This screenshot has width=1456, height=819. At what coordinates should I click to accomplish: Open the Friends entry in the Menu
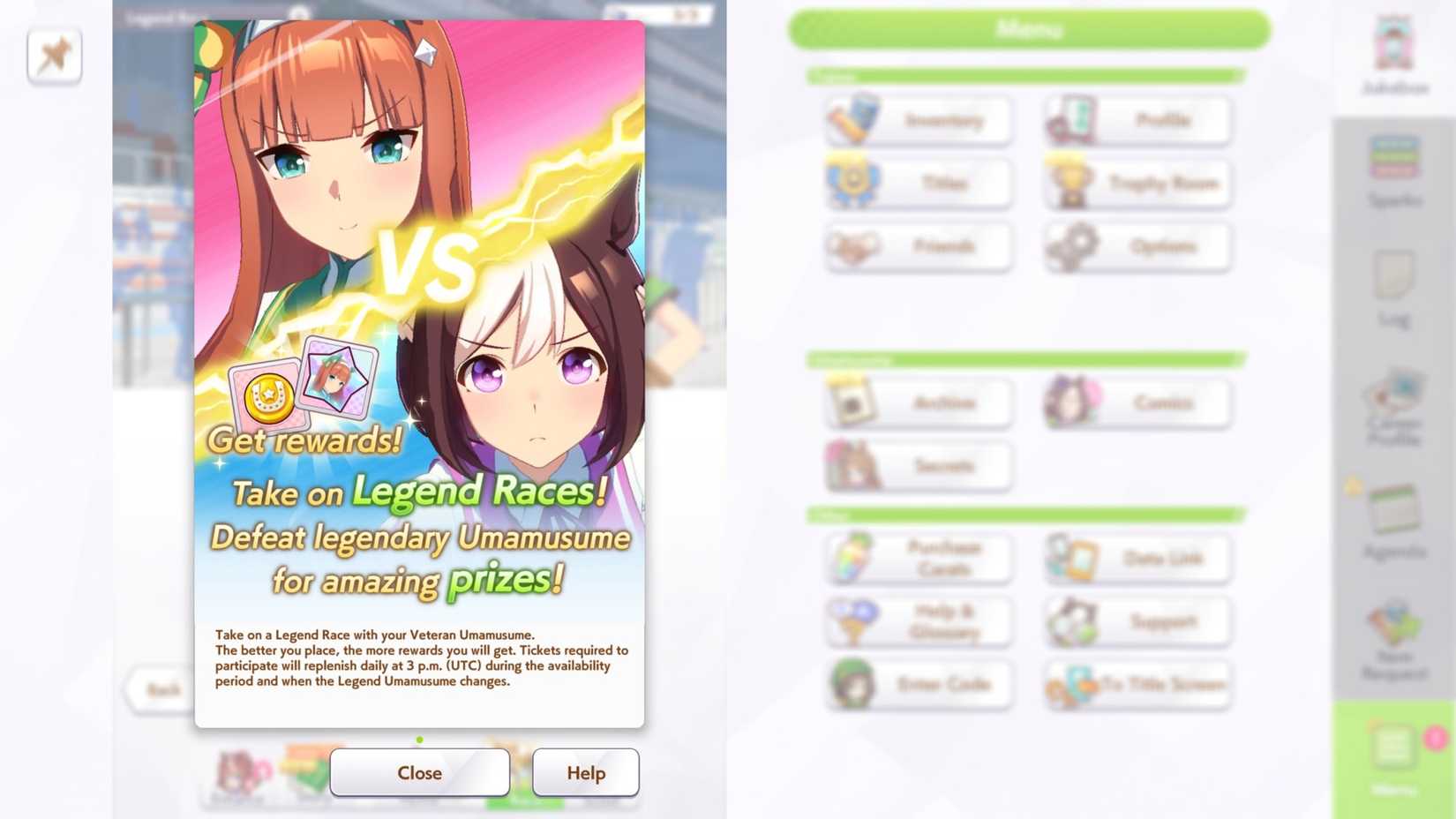click(918, 247)
